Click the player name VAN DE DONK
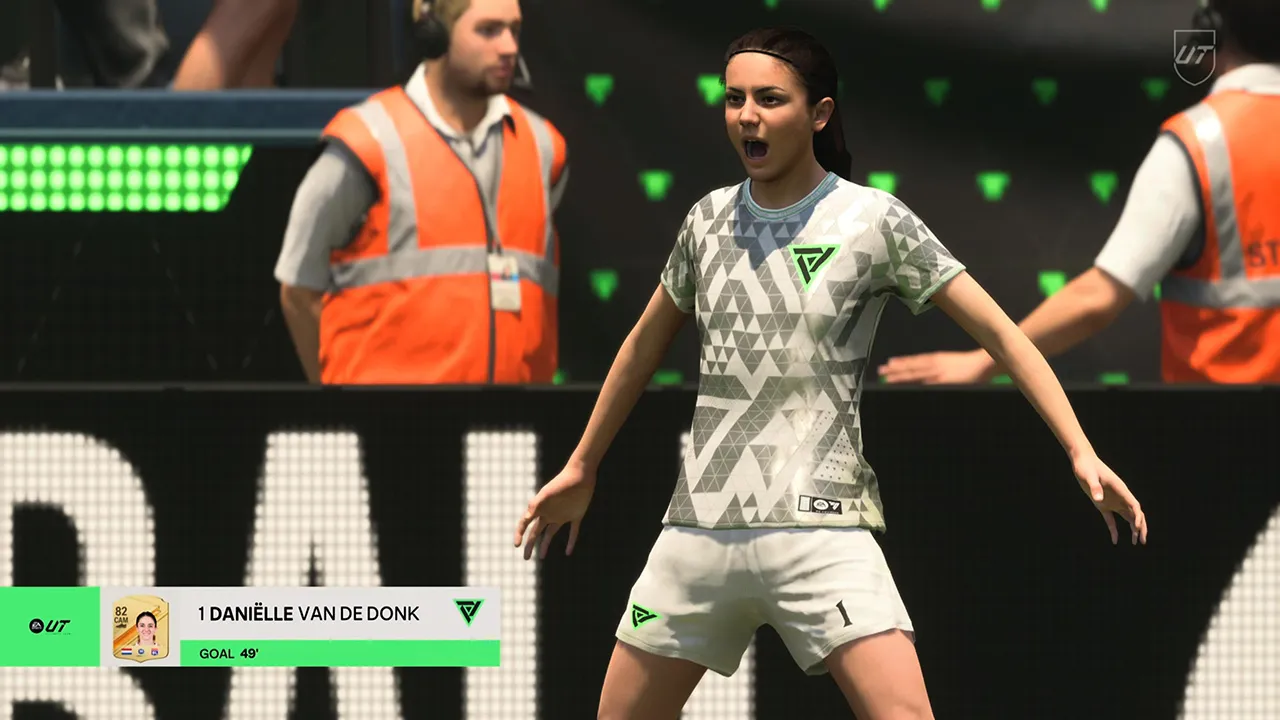Image resolution: width=1280 pixels, height=720 pixels. [x=357, y=614]
